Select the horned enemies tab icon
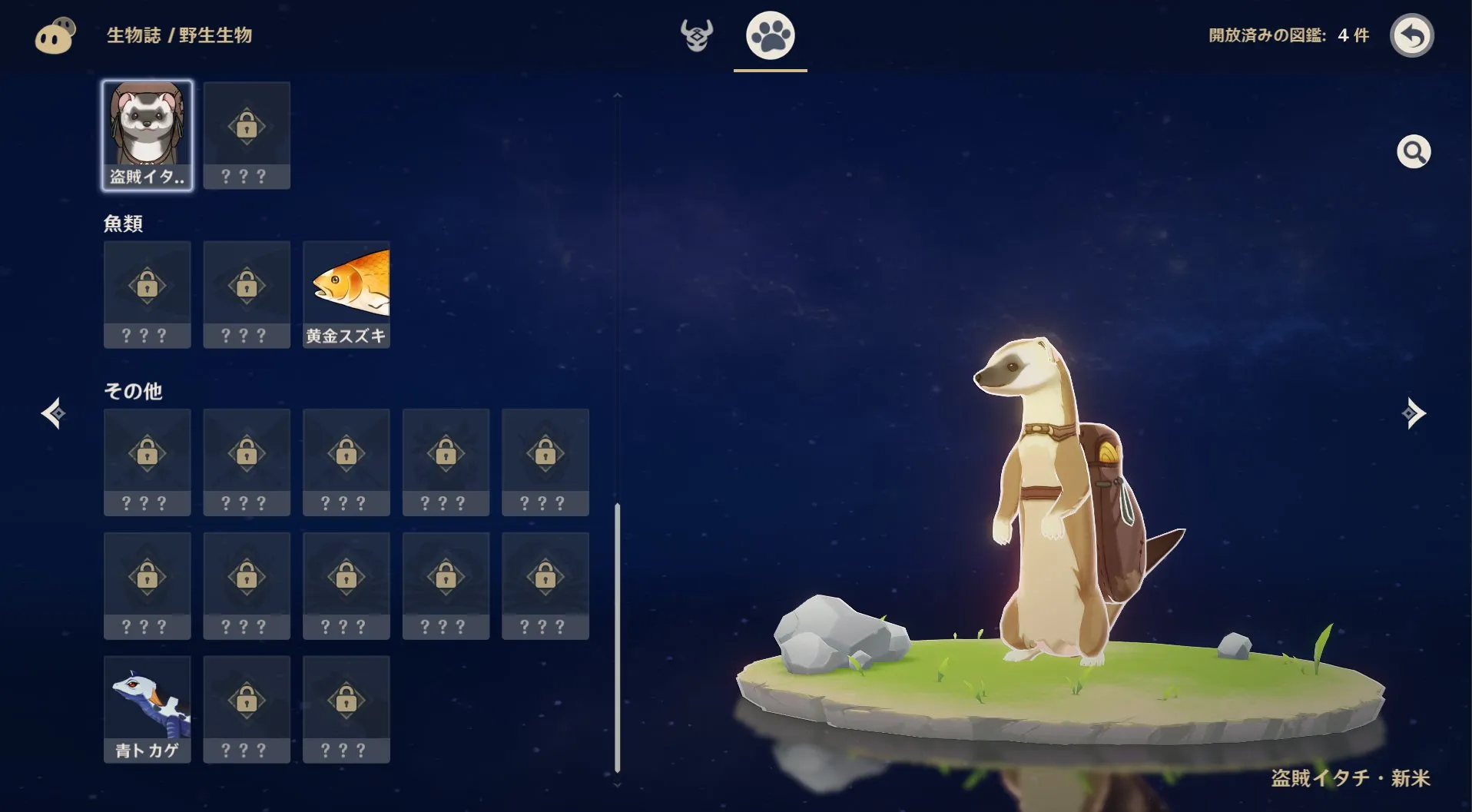 697,35
